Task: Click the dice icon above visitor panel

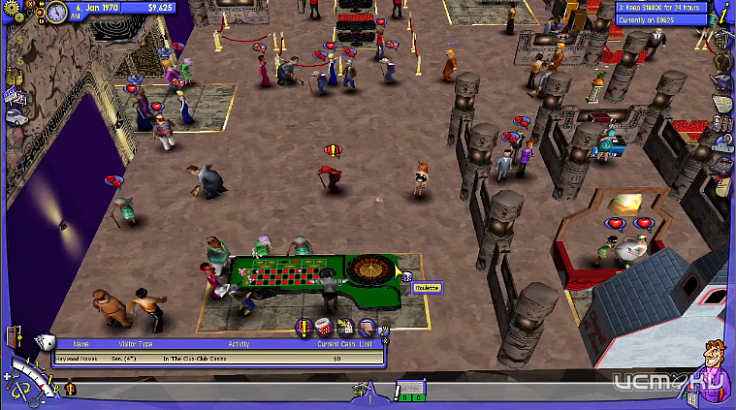Action: click(x=42, y=342)
